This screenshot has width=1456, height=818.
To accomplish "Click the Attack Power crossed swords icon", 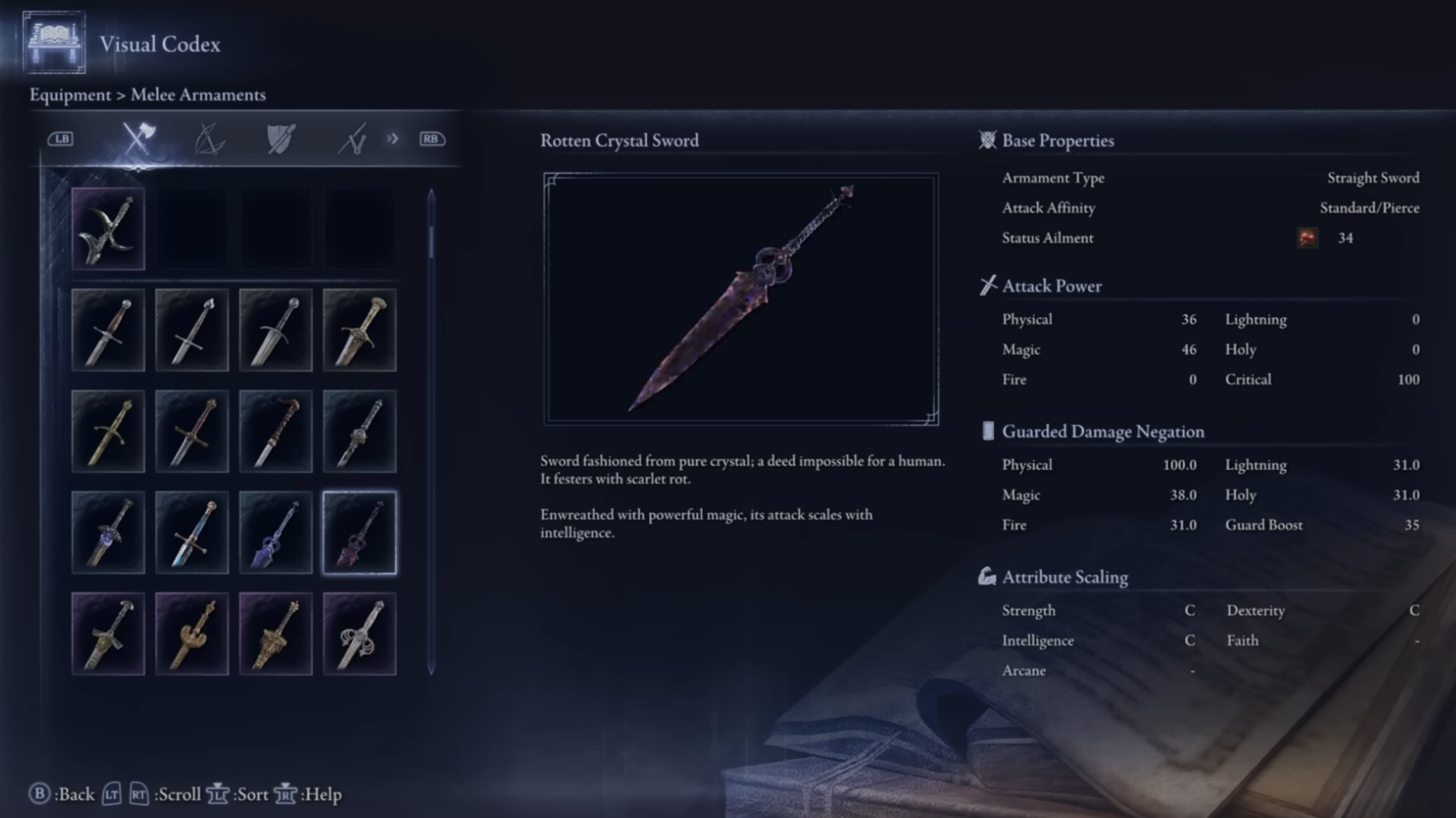I will (987, 285).
